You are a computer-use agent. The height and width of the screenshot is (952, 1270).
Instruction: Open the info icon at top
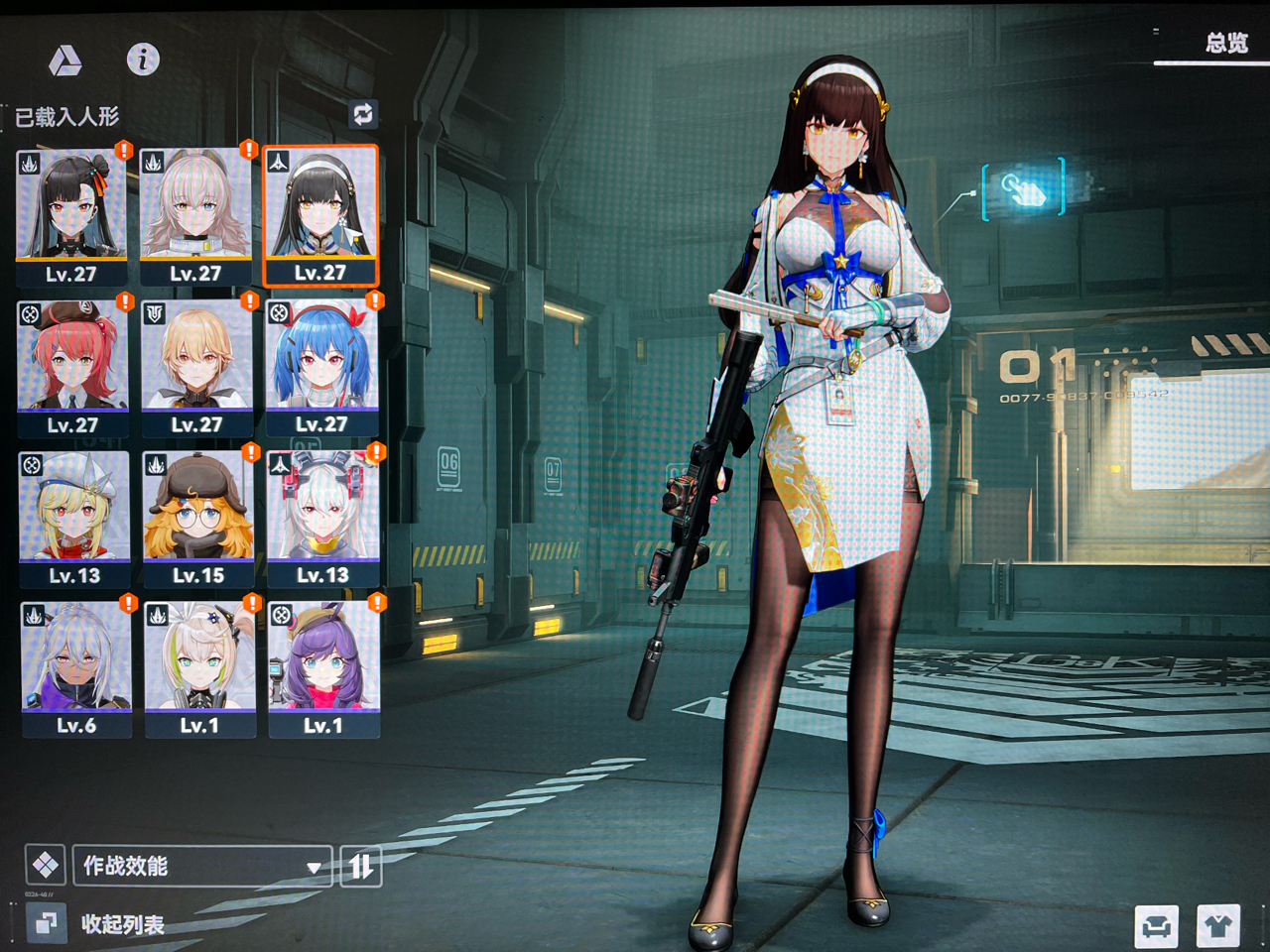(x=143, y=59)
